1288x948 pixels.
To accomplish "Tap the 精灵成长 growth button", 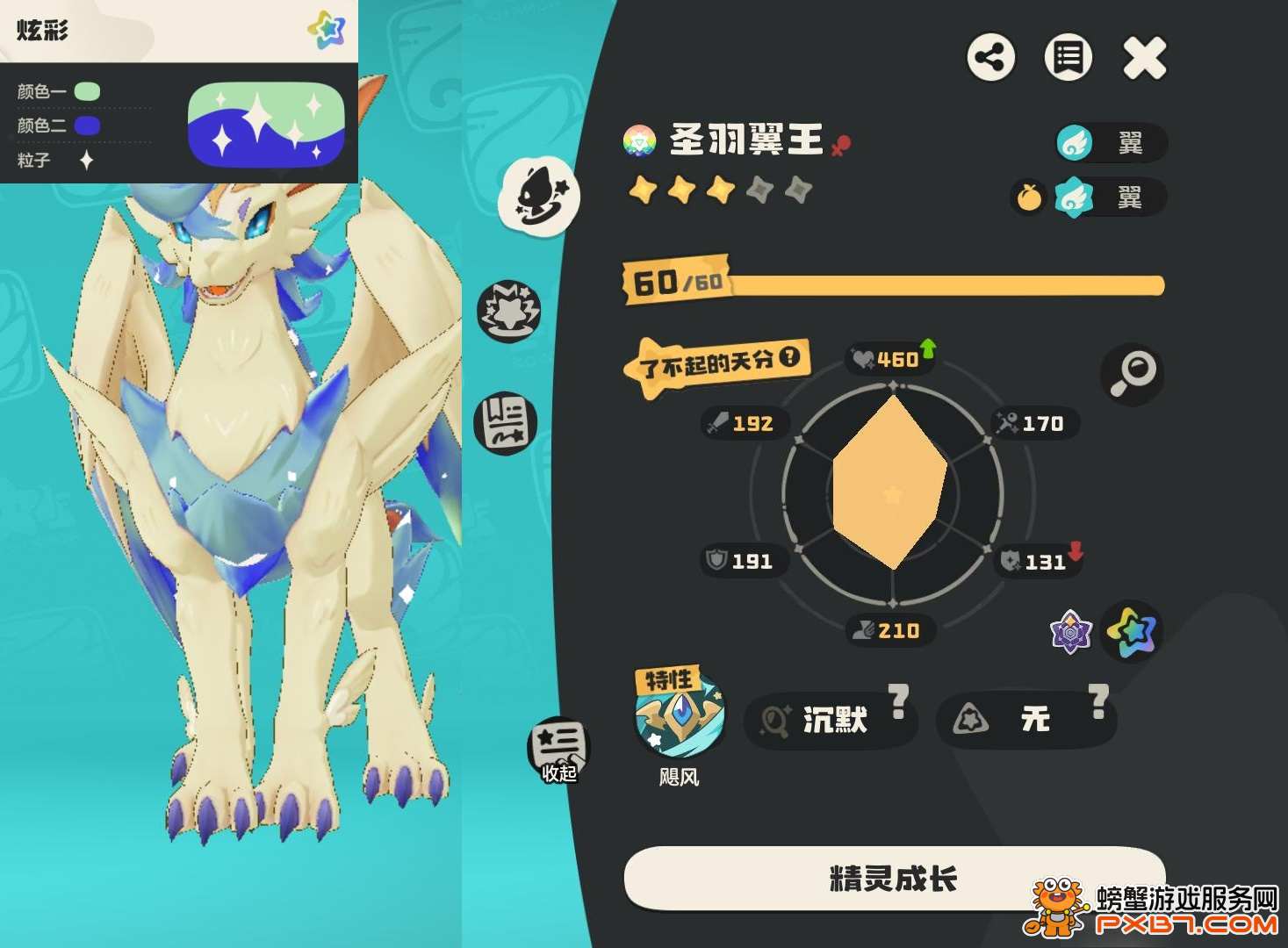I will tap(894, 878).
